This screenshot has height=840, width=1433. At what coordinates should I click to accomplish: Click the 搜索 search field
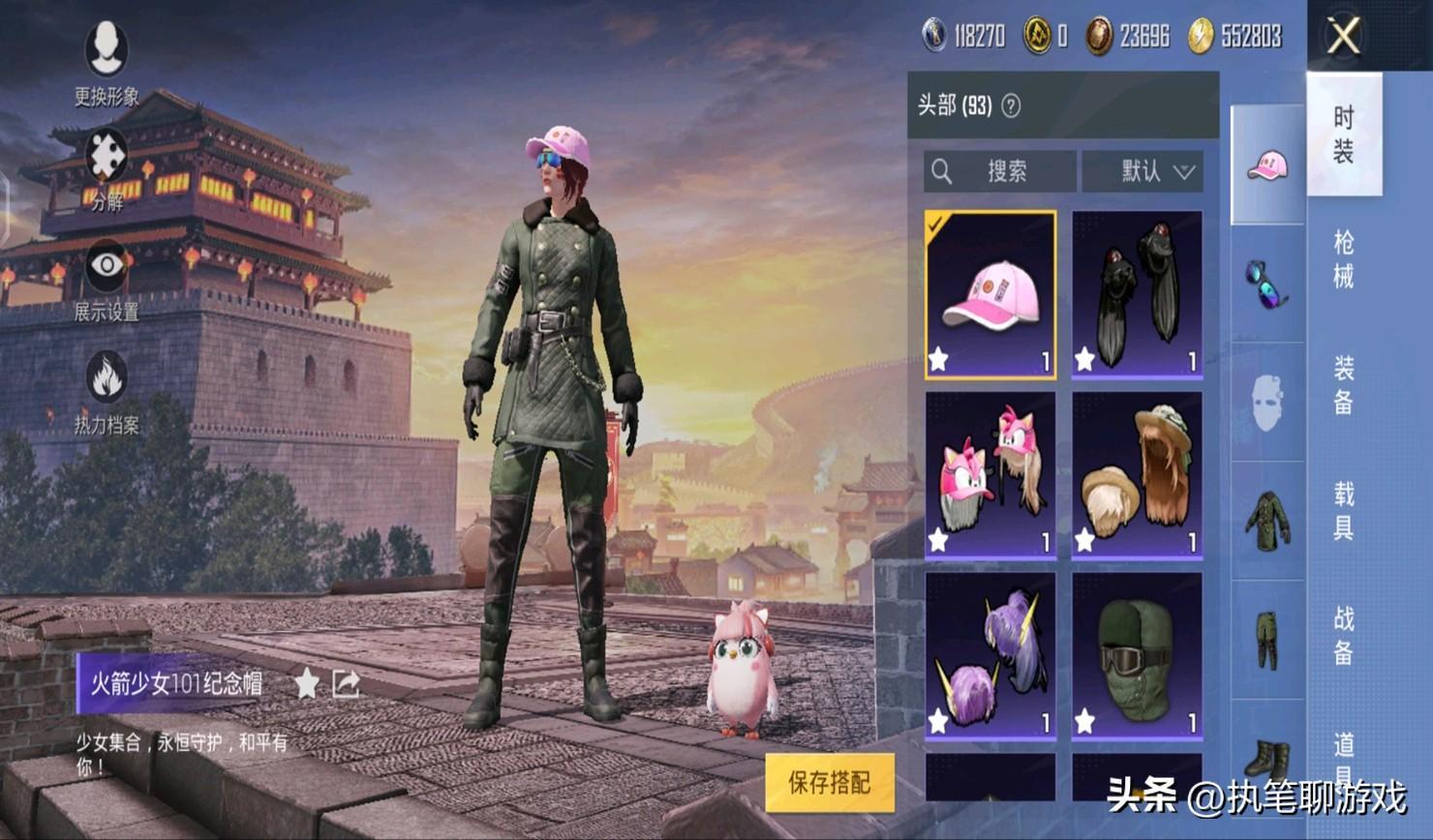[x=999, y=171]
